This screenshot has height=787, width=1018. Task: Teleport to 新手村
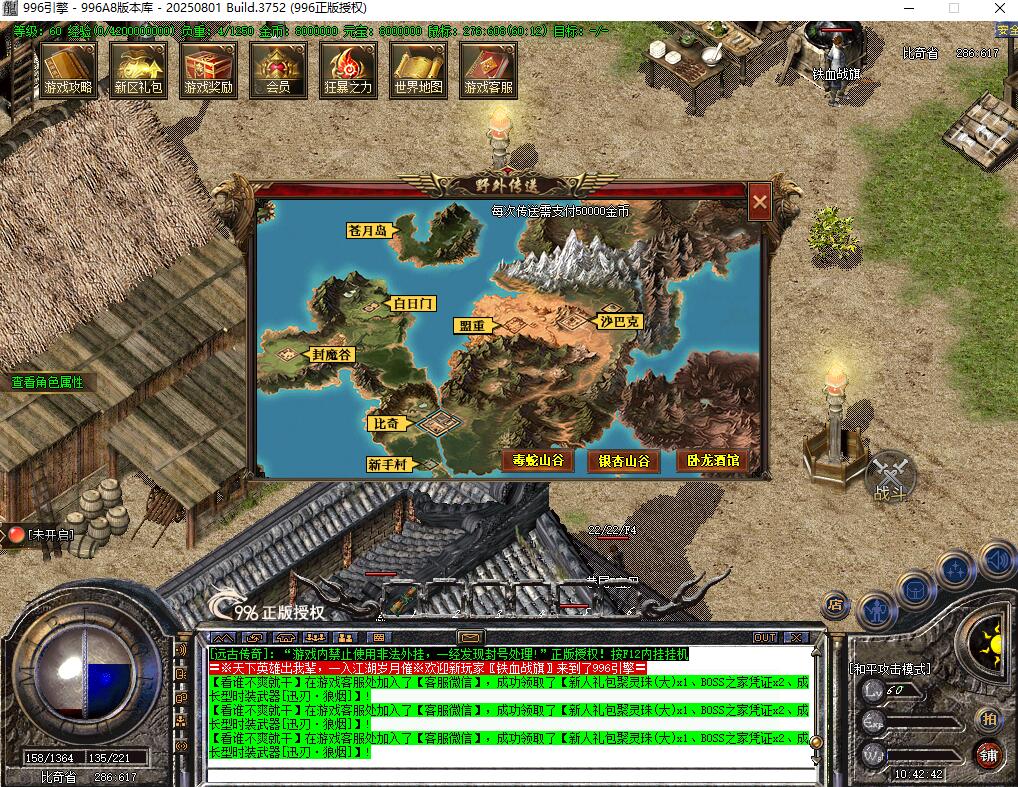(x=386, y=464)
